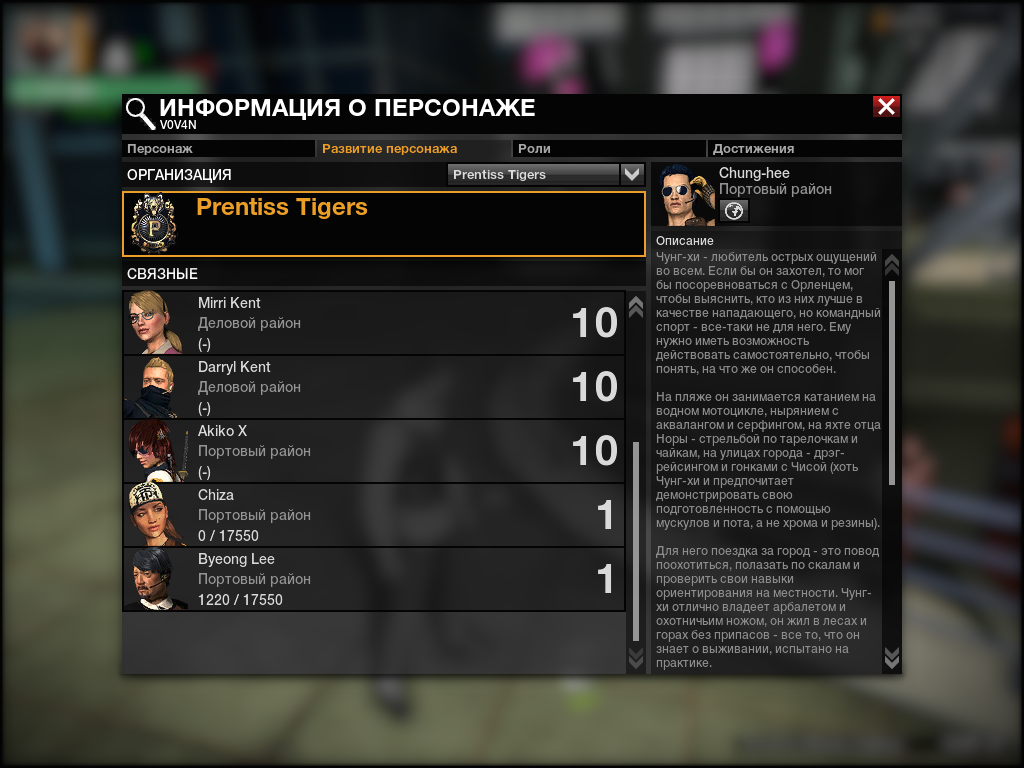Select Mirri Kent contact row
Image resolution: width=1024 pixels, height=768 pixels.
pos(374,323)
